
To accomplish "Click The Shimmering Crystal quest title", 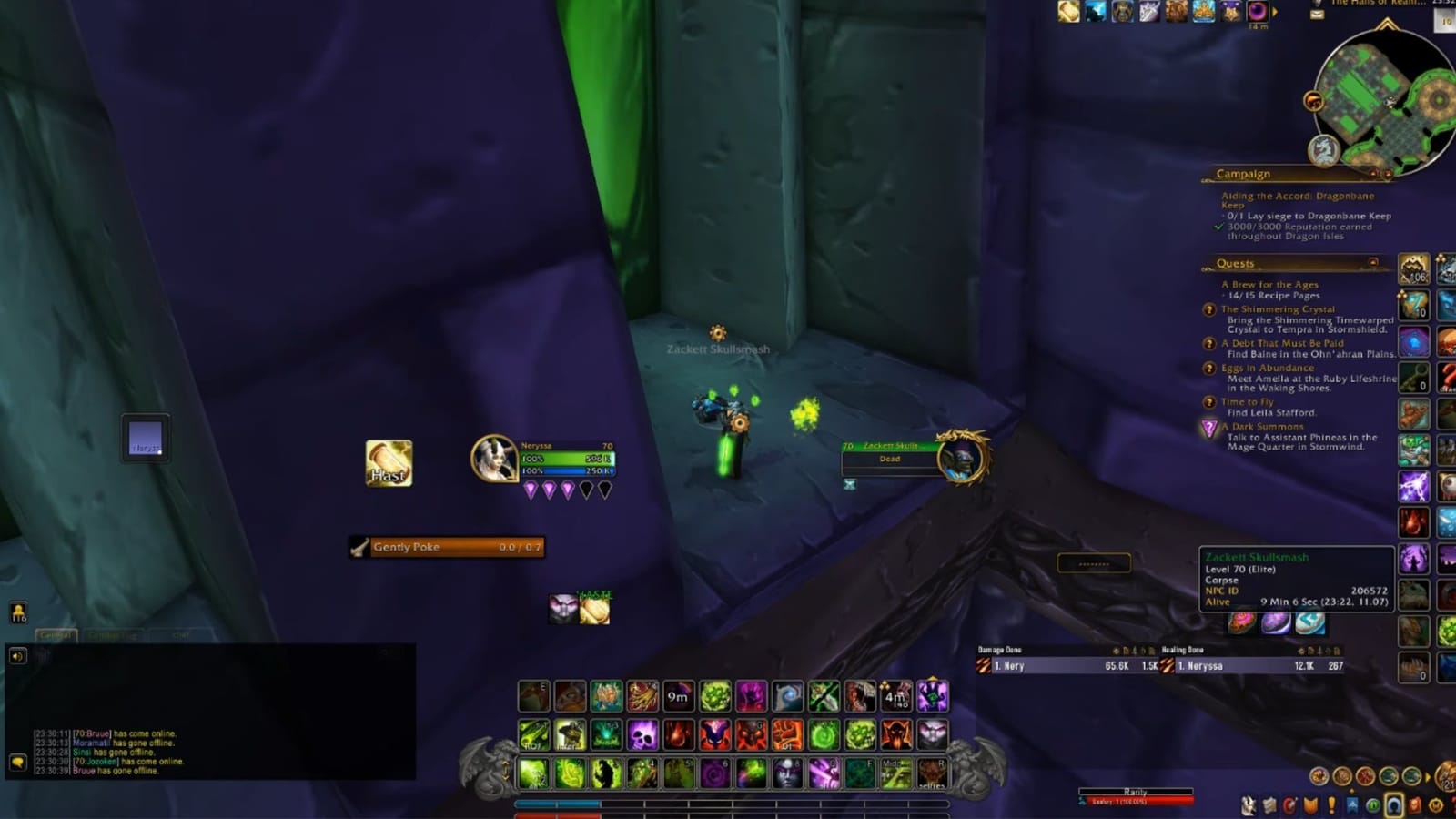I will (x=1278, y=309).
